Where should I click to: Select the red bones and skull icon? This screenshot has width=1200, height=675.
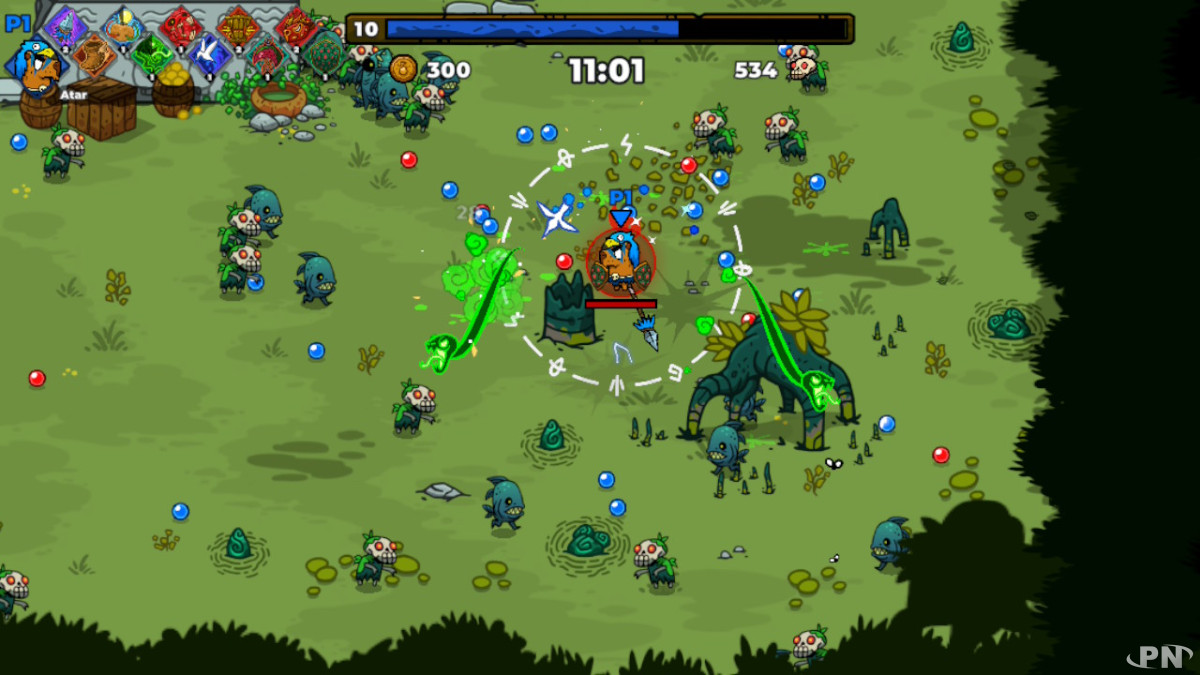181,26
